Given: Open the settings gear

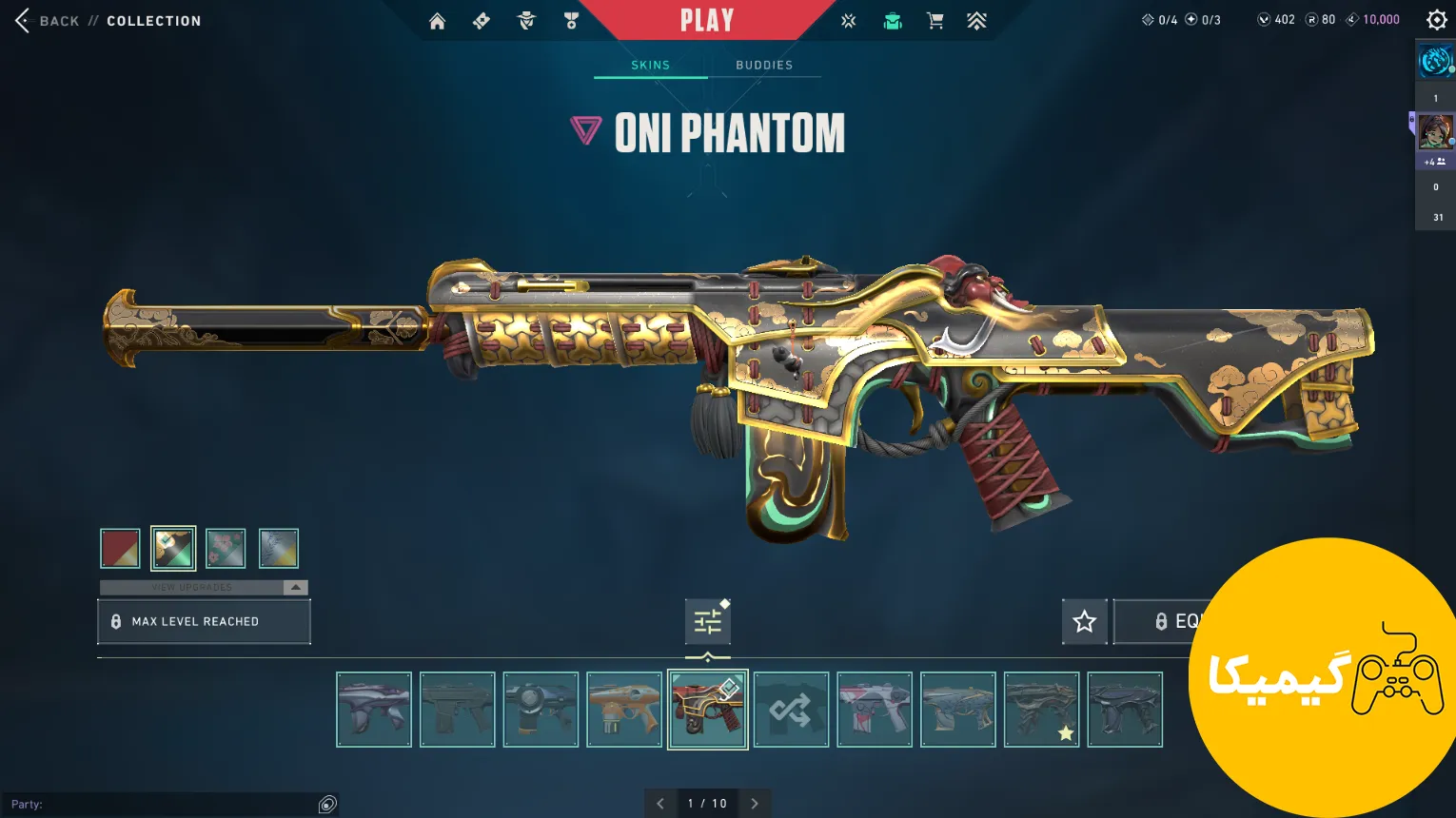Looking at the screenshot, I should click(1437, 20).
